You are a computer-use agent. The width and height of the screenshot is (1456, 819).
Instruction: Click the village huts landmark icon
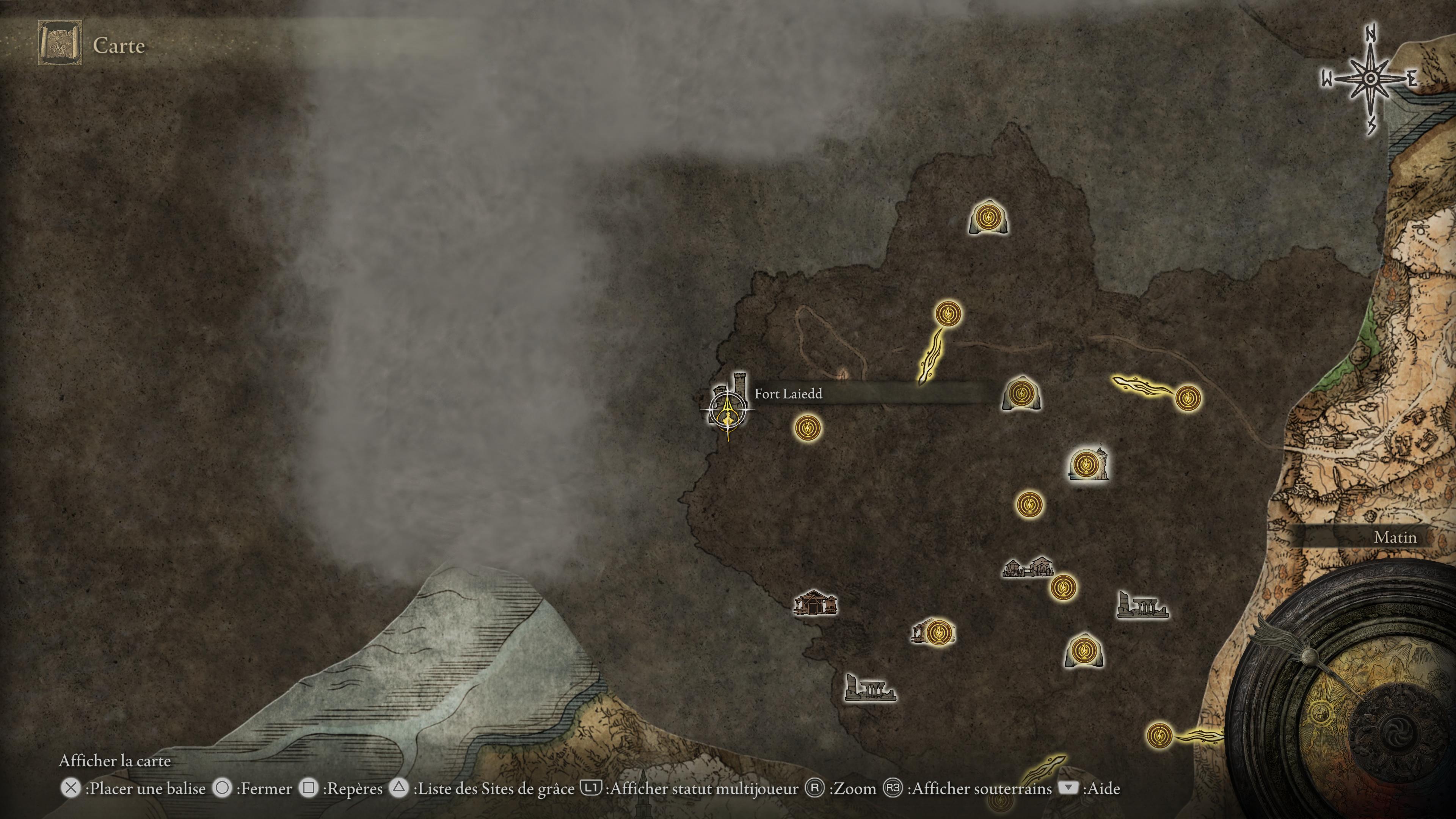(x=1027, y=567)
